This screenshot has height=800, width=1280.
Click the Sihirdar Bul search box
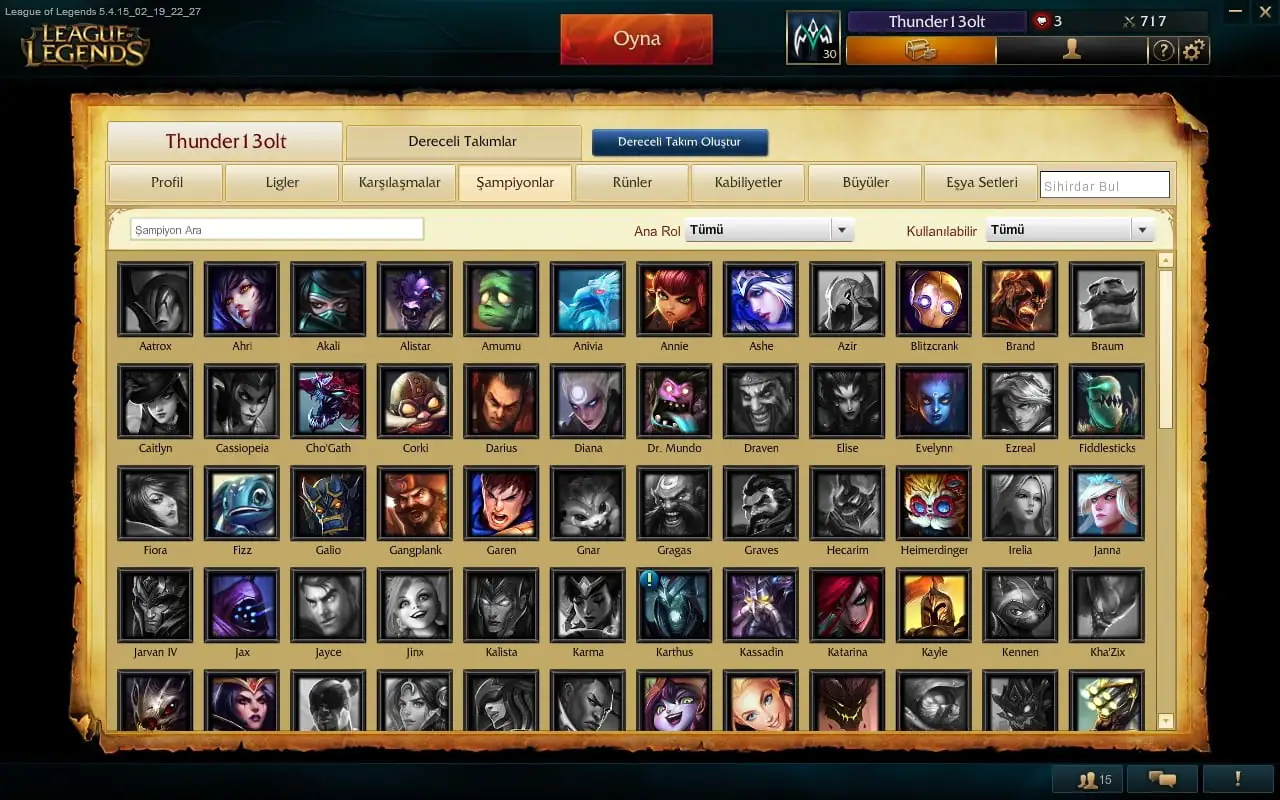(x=1104, y=186)
